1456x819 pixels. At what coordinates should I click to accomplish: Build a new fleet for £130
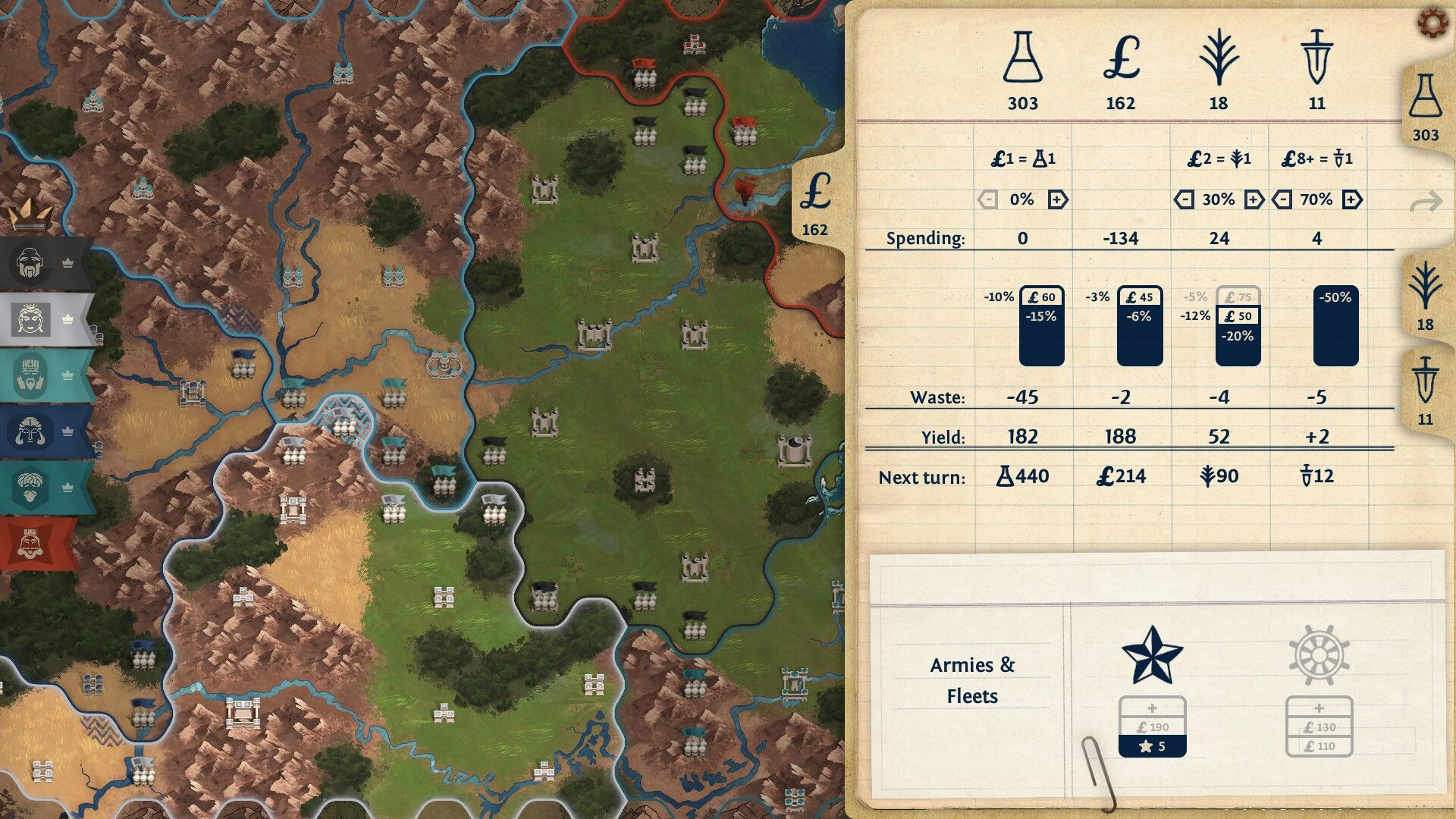(1319, 726)
